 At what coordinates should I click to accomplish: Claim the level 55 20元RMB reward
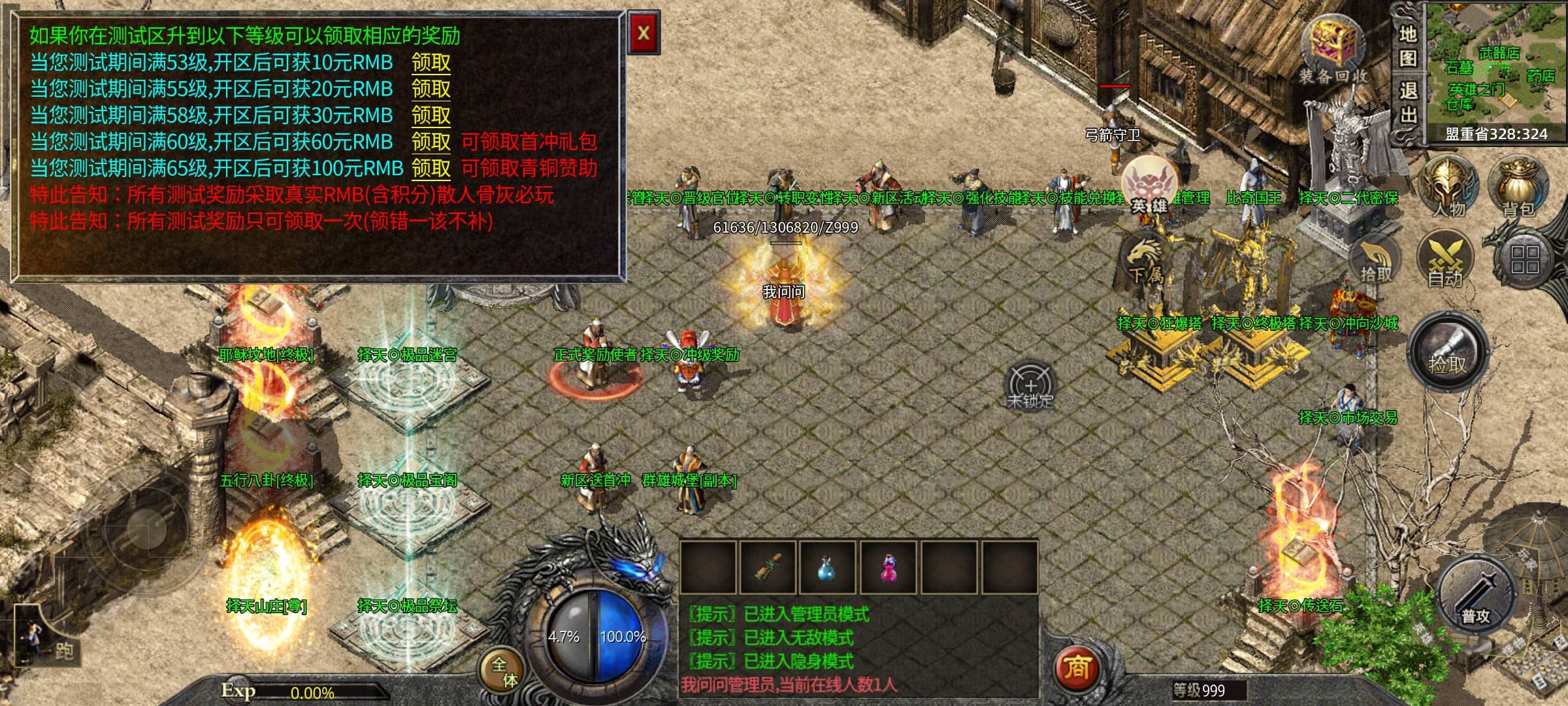(431, 89)
